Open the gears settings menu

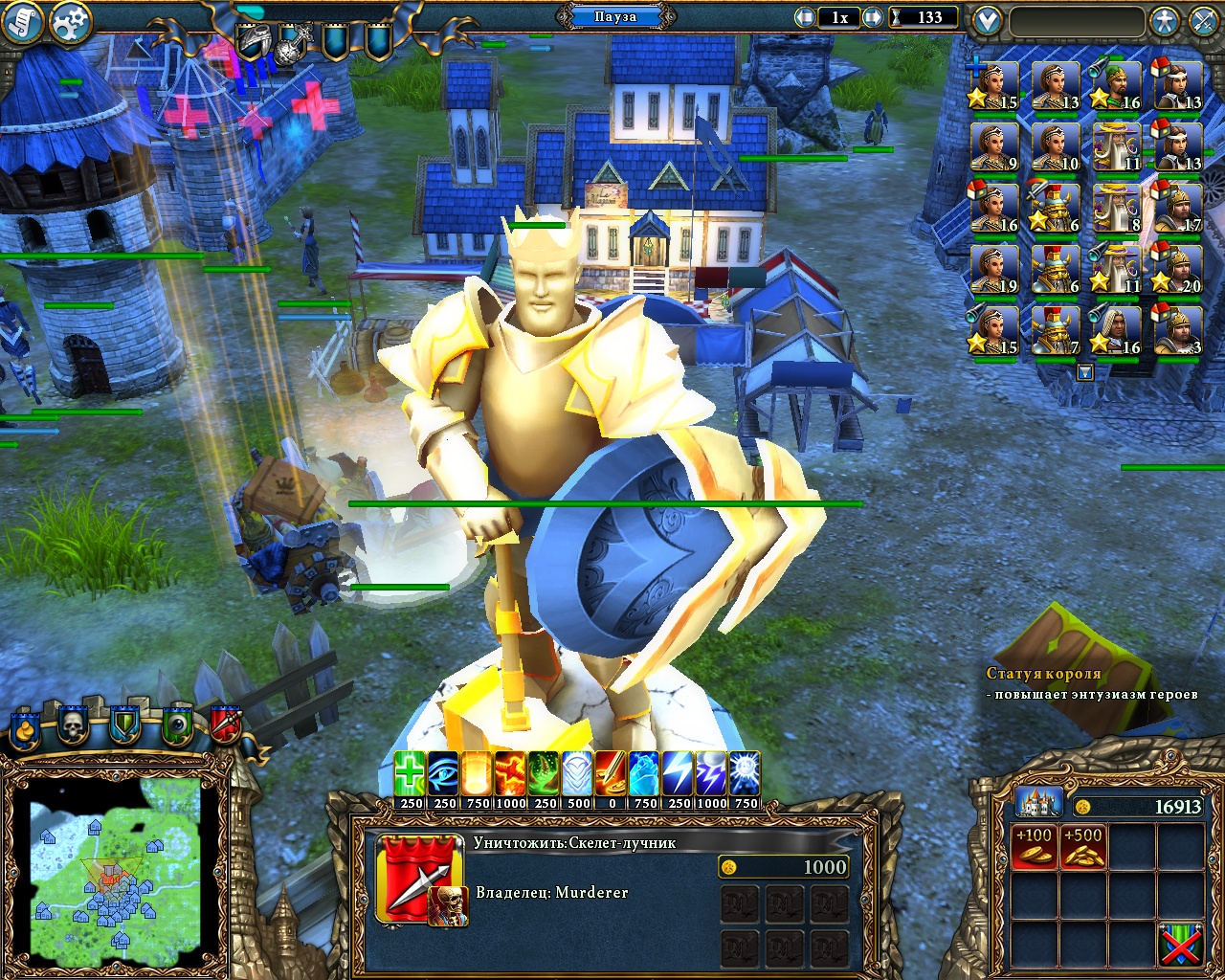click(69, 21)
